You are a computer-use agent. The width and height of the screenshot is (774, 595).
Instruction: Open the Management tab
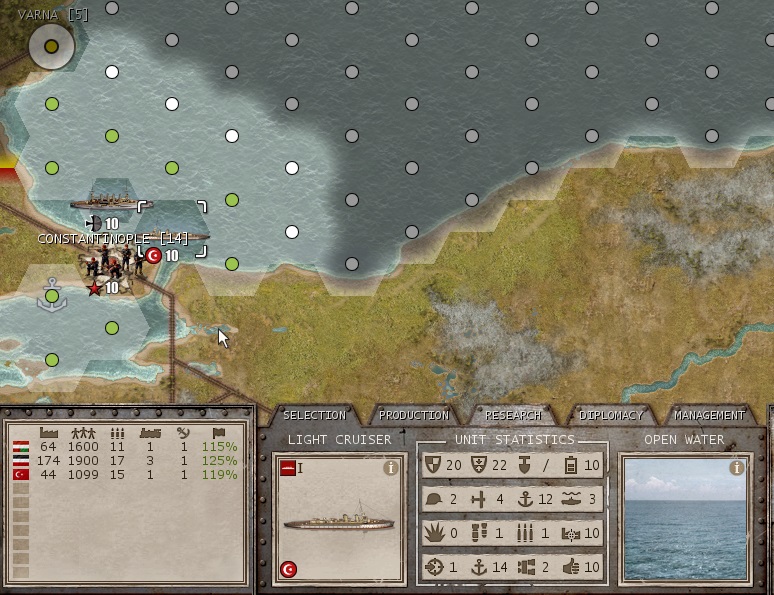(x=710, y=415)
